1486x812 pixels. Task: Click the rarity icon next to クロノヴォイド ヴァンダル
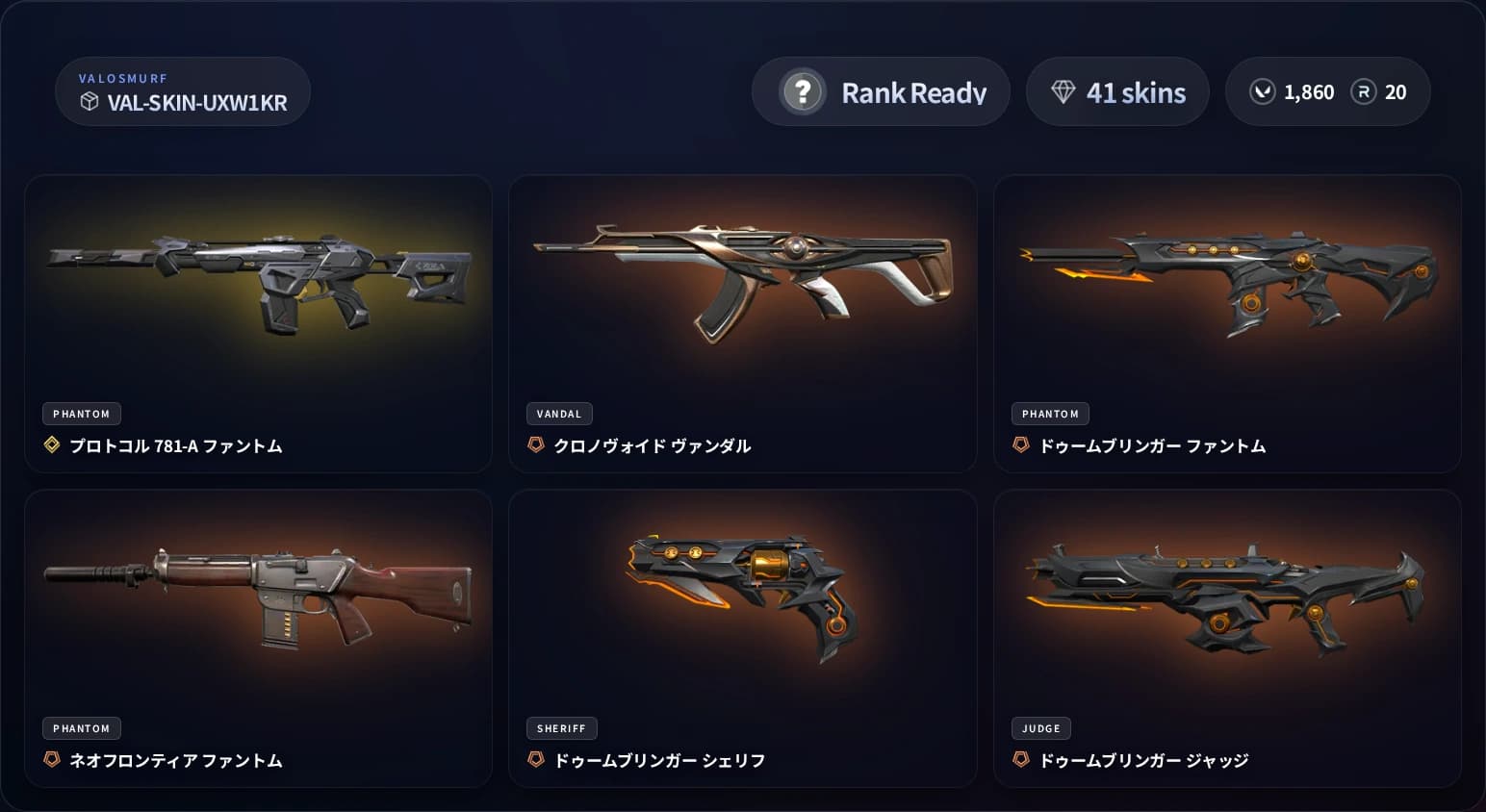pyautogui.click(x=535, y=445)
